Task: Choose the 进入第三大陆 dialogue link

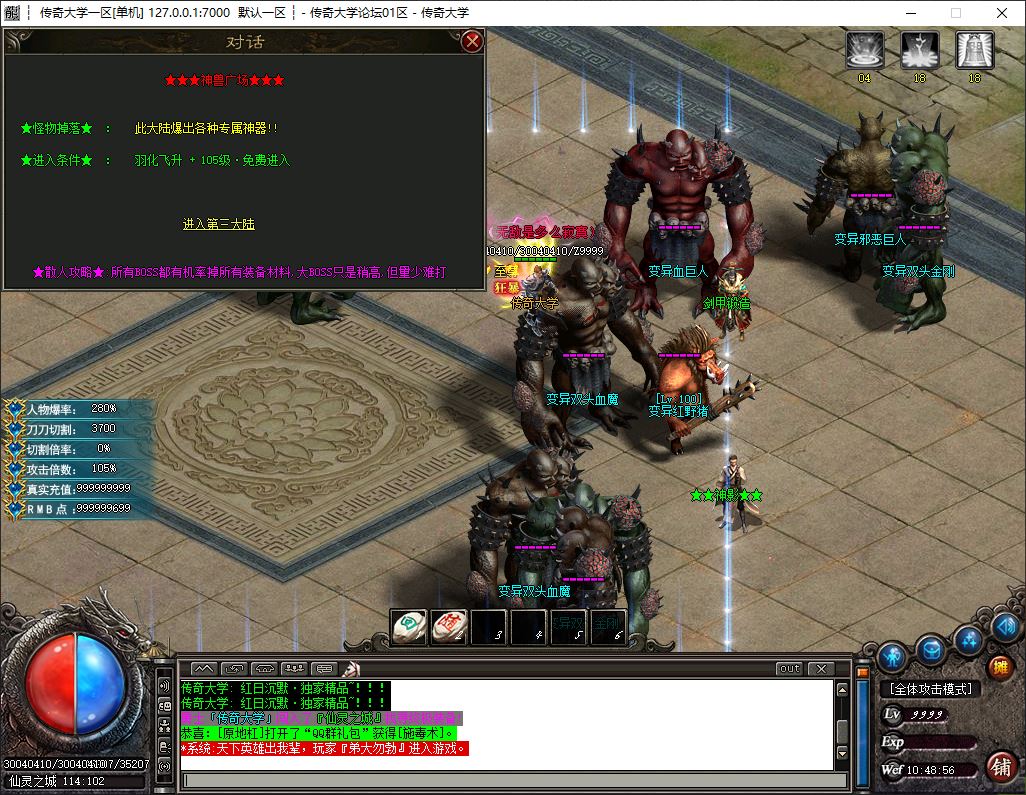Action: point(218,224)
